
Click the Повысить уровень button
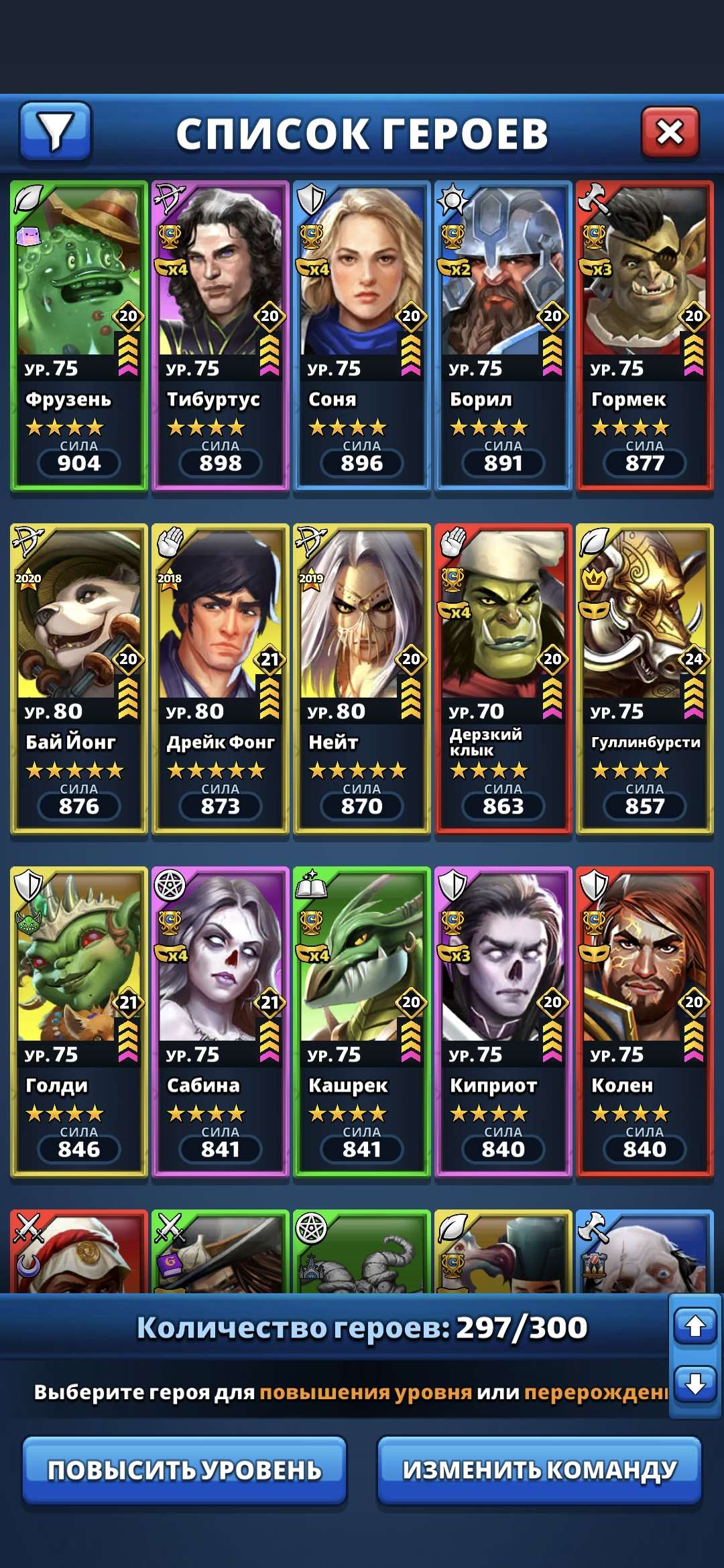(x=184, y=1470)
